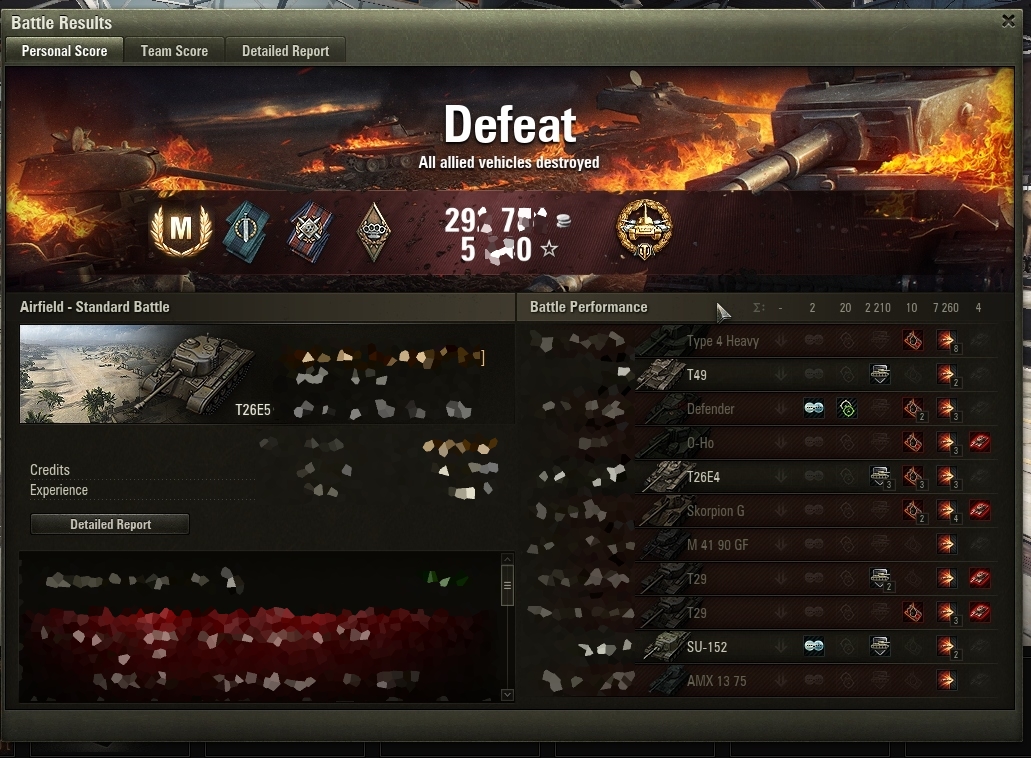This screenshot has width=1031, height=758.
Task: Switch to the Team Score tab
Action: click(x=174, y=51)
